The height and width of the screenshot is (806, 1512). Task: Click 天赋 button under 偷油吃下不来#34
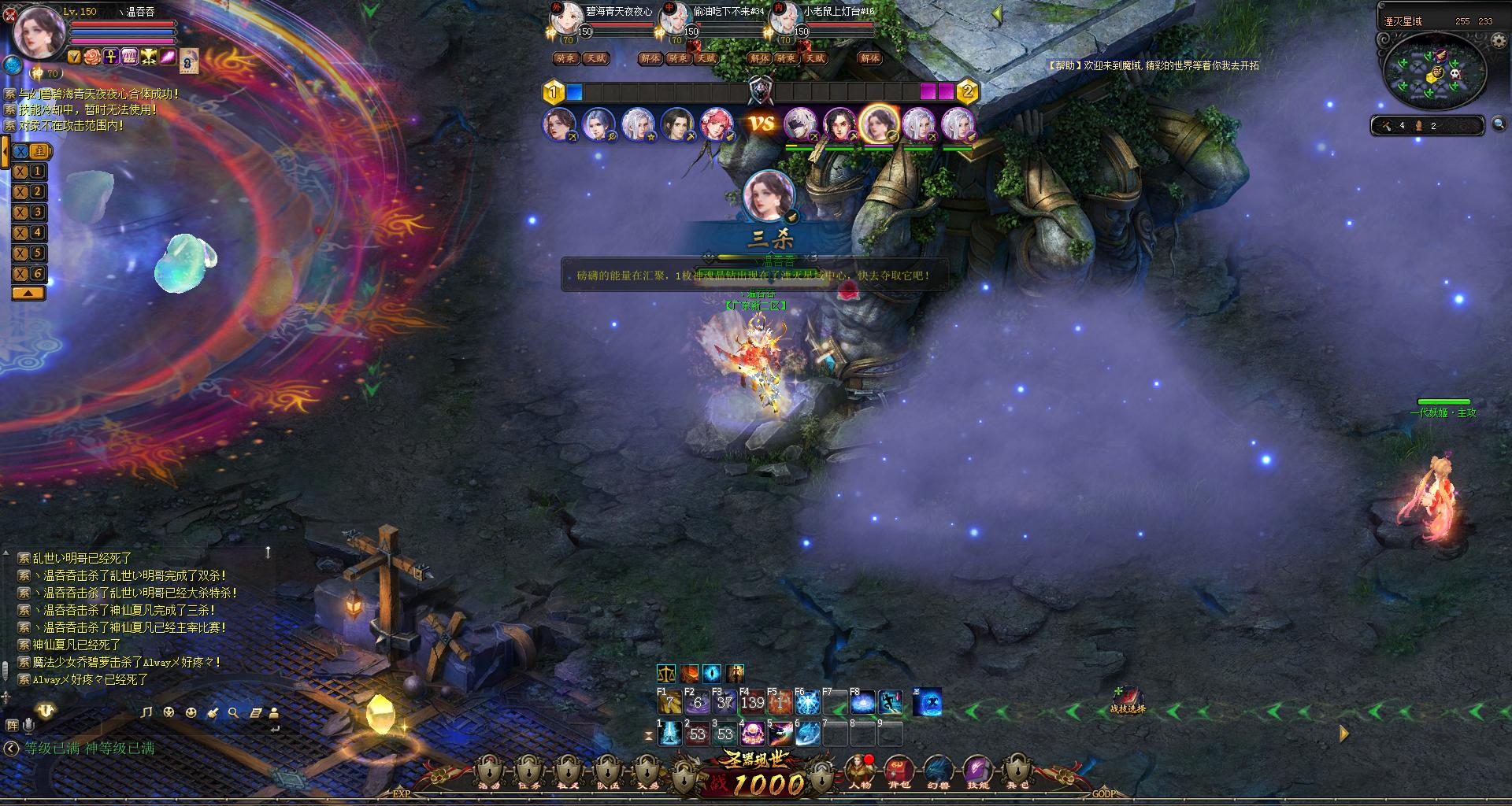coord(706,58)
